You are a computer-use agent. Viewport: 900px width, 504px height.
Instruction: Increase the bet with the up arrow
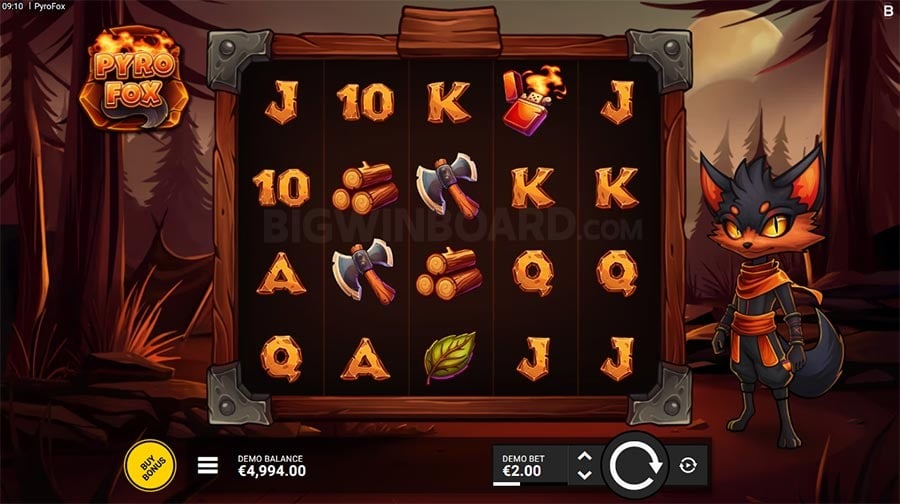(x=585, y=457)
